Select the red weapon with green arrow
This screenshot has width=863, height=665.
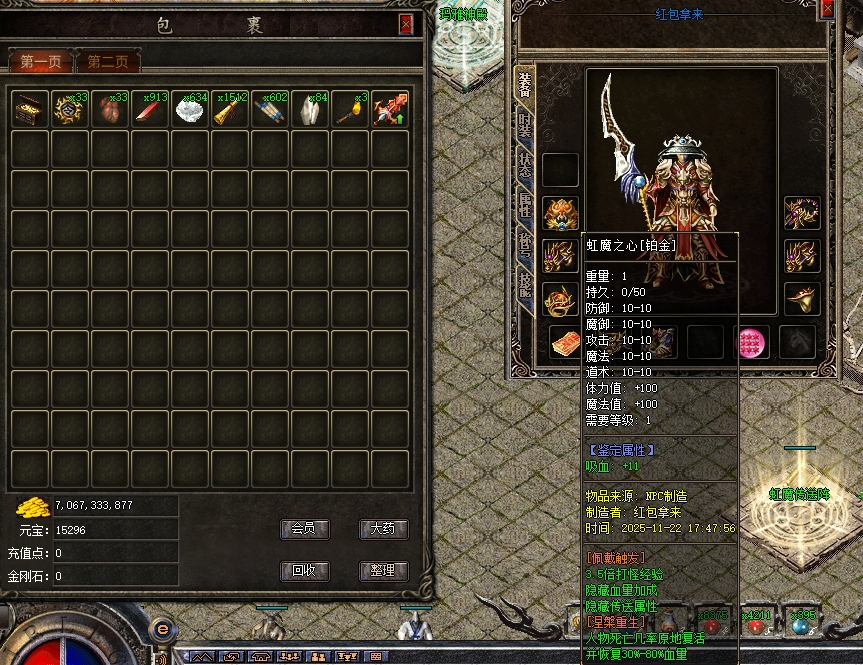tap(390, 109)
